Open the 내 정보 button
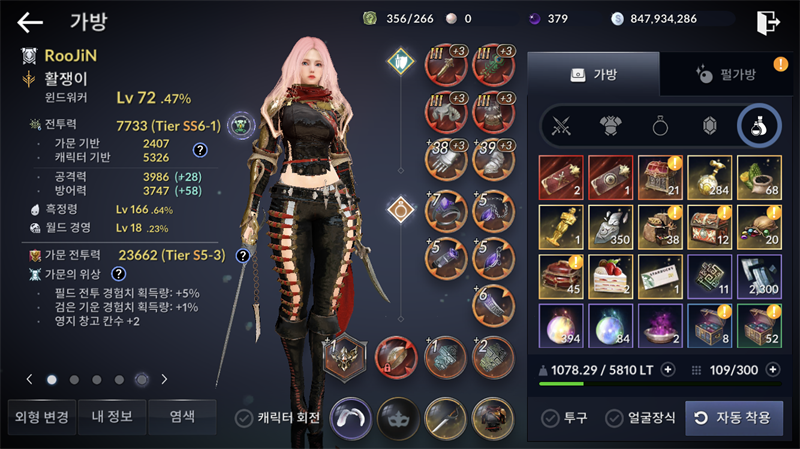The height and width of the screenshot is (449, 800). (x=111, y=416)
